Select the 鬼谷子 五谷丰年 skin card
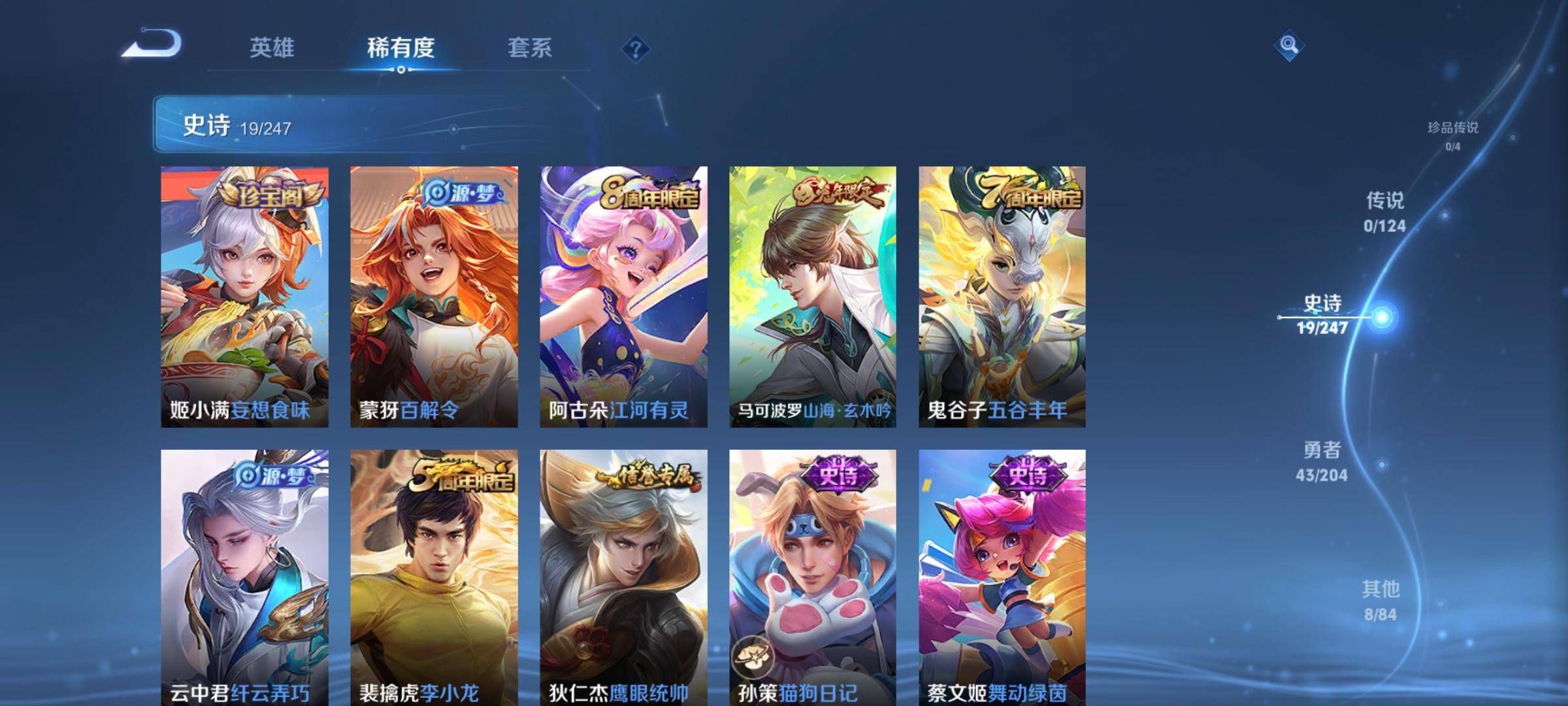This screenshot has height=706, width=1568. 1002,296
